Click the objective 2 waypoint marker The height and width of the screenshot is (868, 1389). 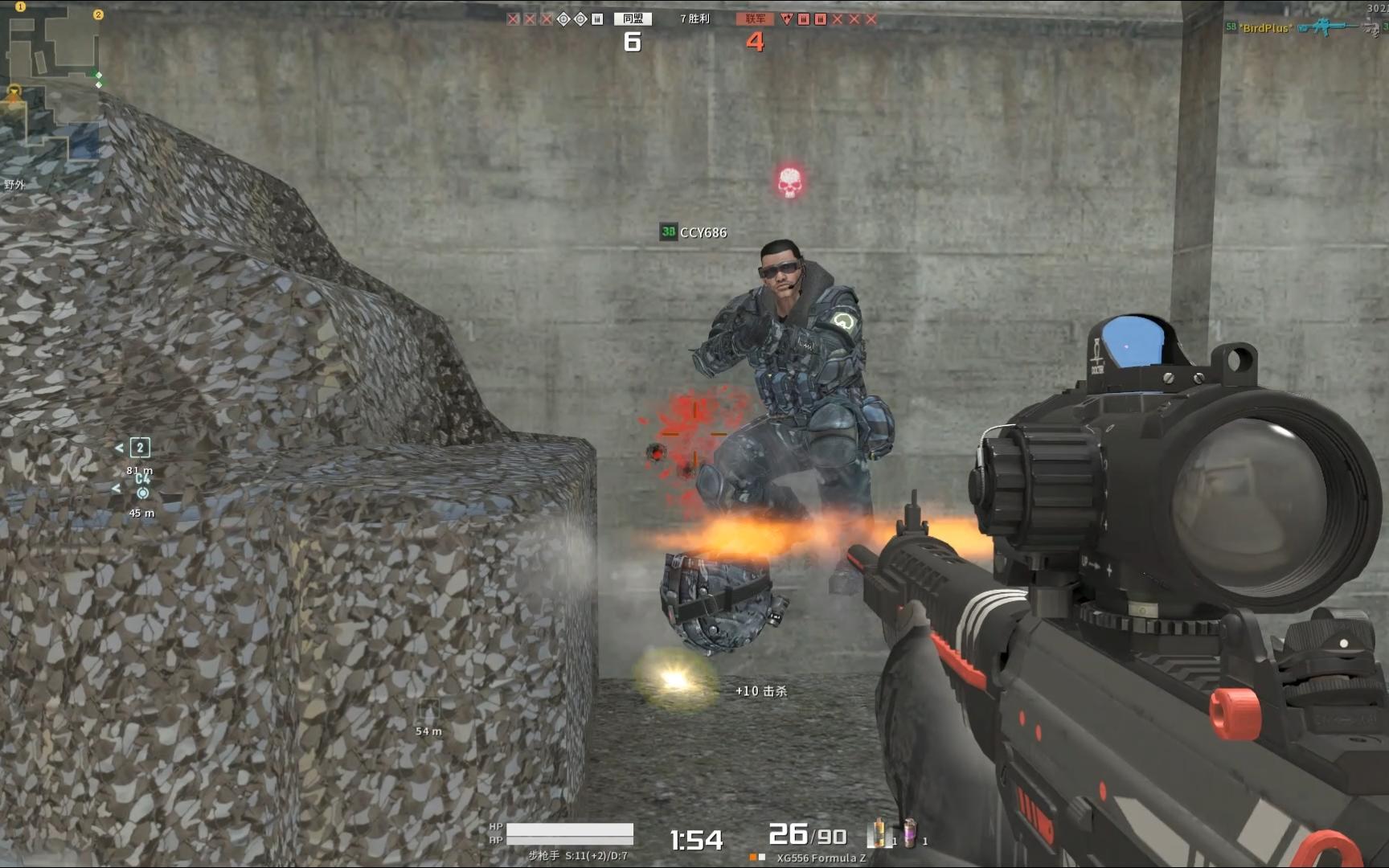coord(140,448)
